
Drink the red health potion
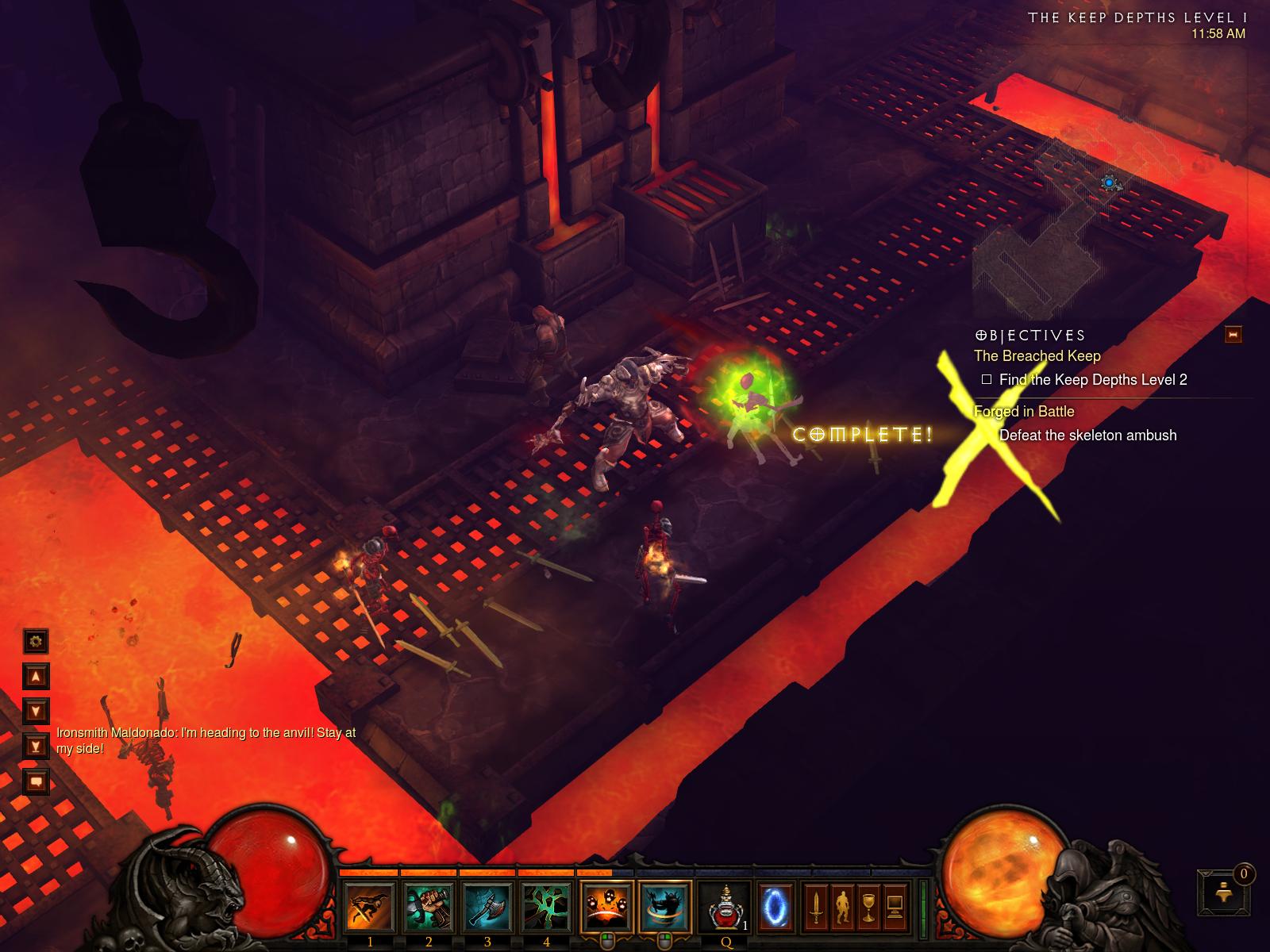point(725,907)
